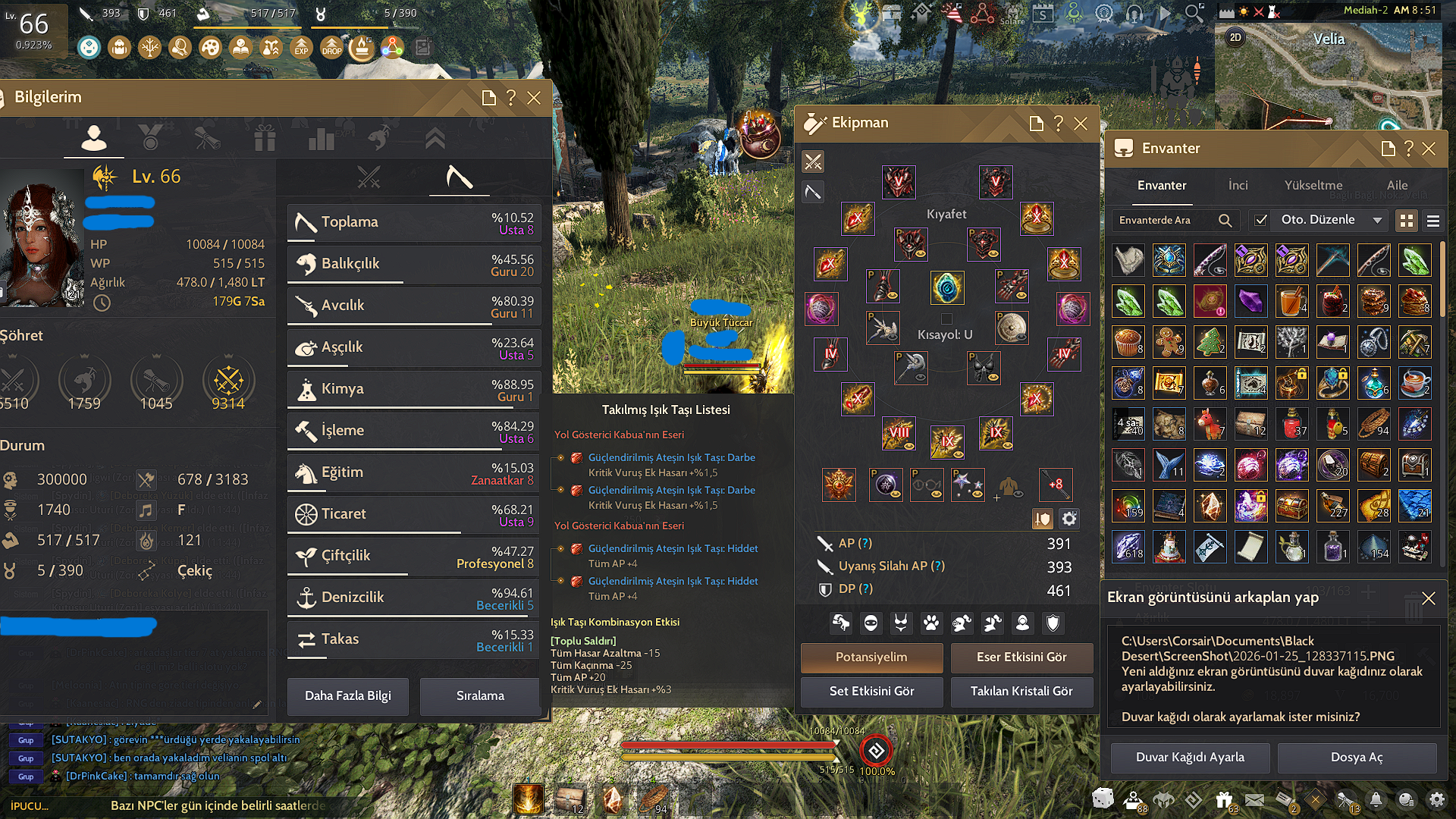Click the Potansiyelim button in Ekipman

pyautogui.click(x=871, y=657)
